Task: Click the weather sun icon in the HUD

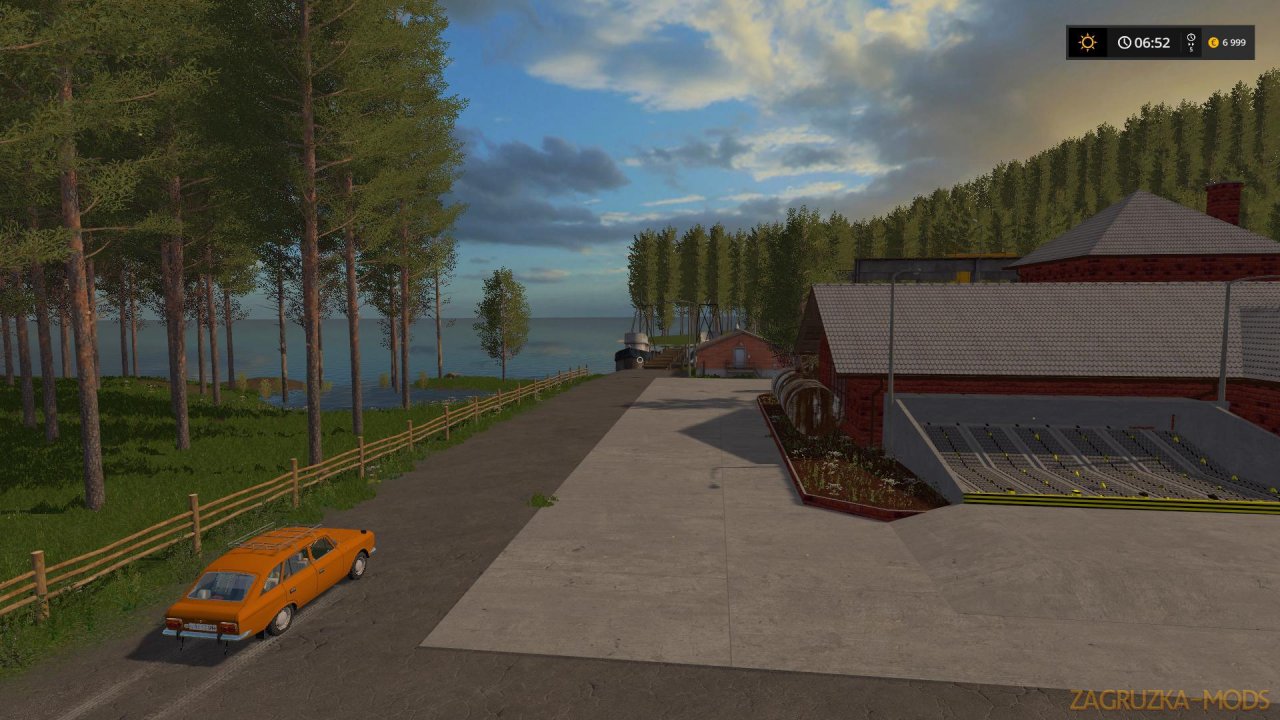Action: [1087, 42]
